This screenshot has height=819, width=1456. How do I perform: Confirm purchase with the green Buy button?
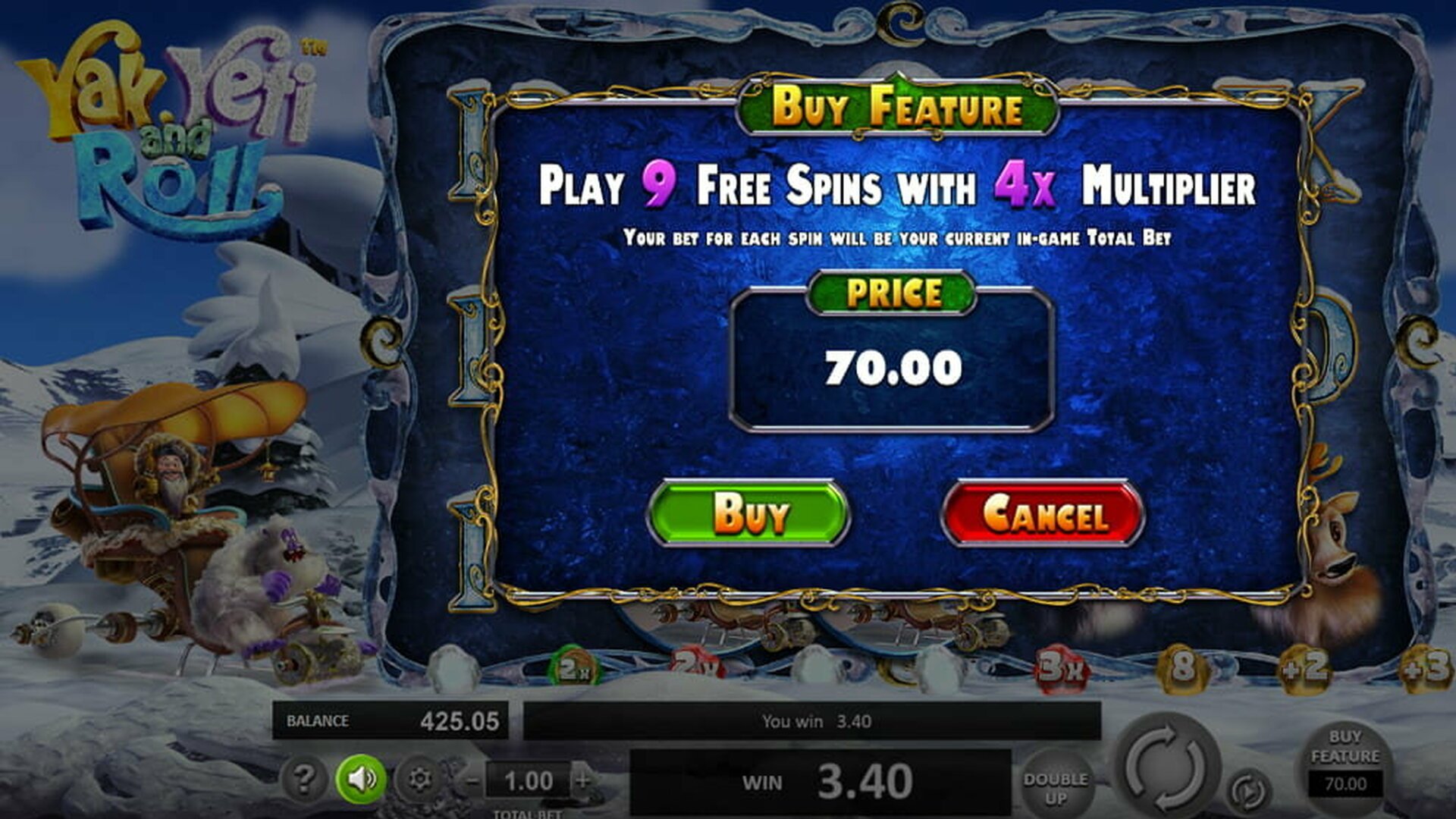click(x=748, y=513)
